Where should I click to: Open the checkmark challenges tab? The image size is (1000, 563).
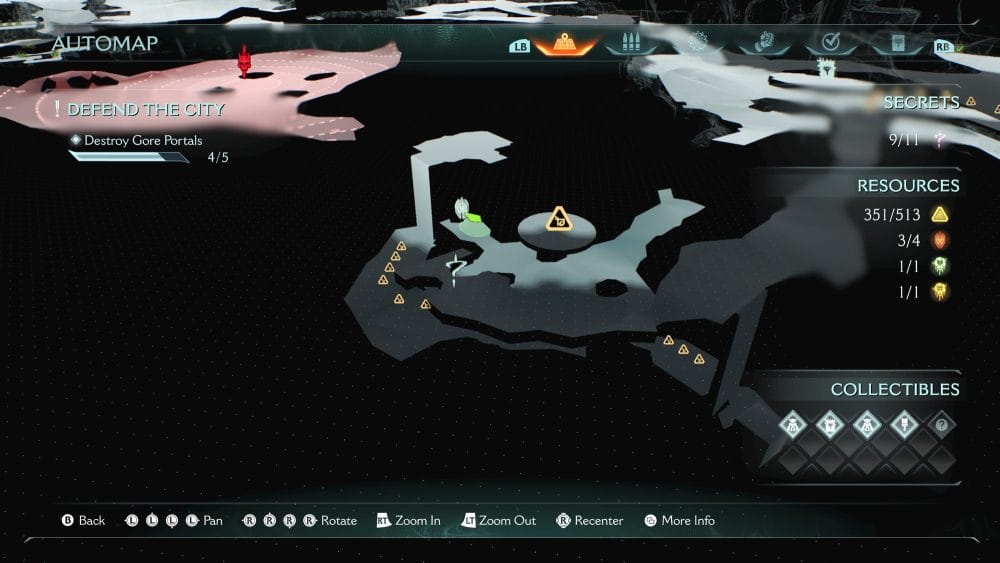click(x=829, y=44)
